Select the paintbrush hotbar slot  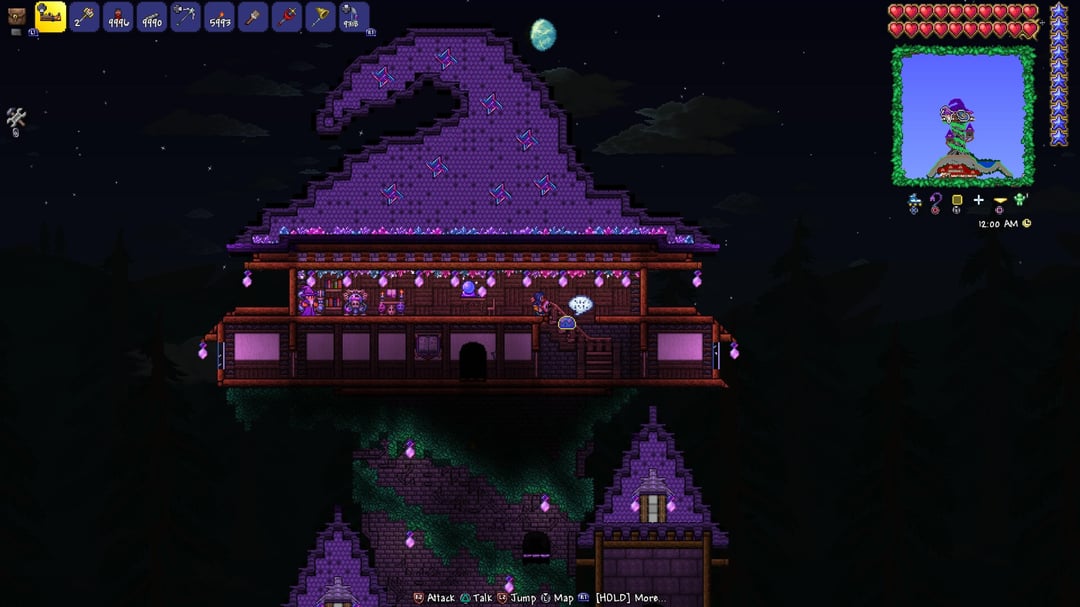253,17
